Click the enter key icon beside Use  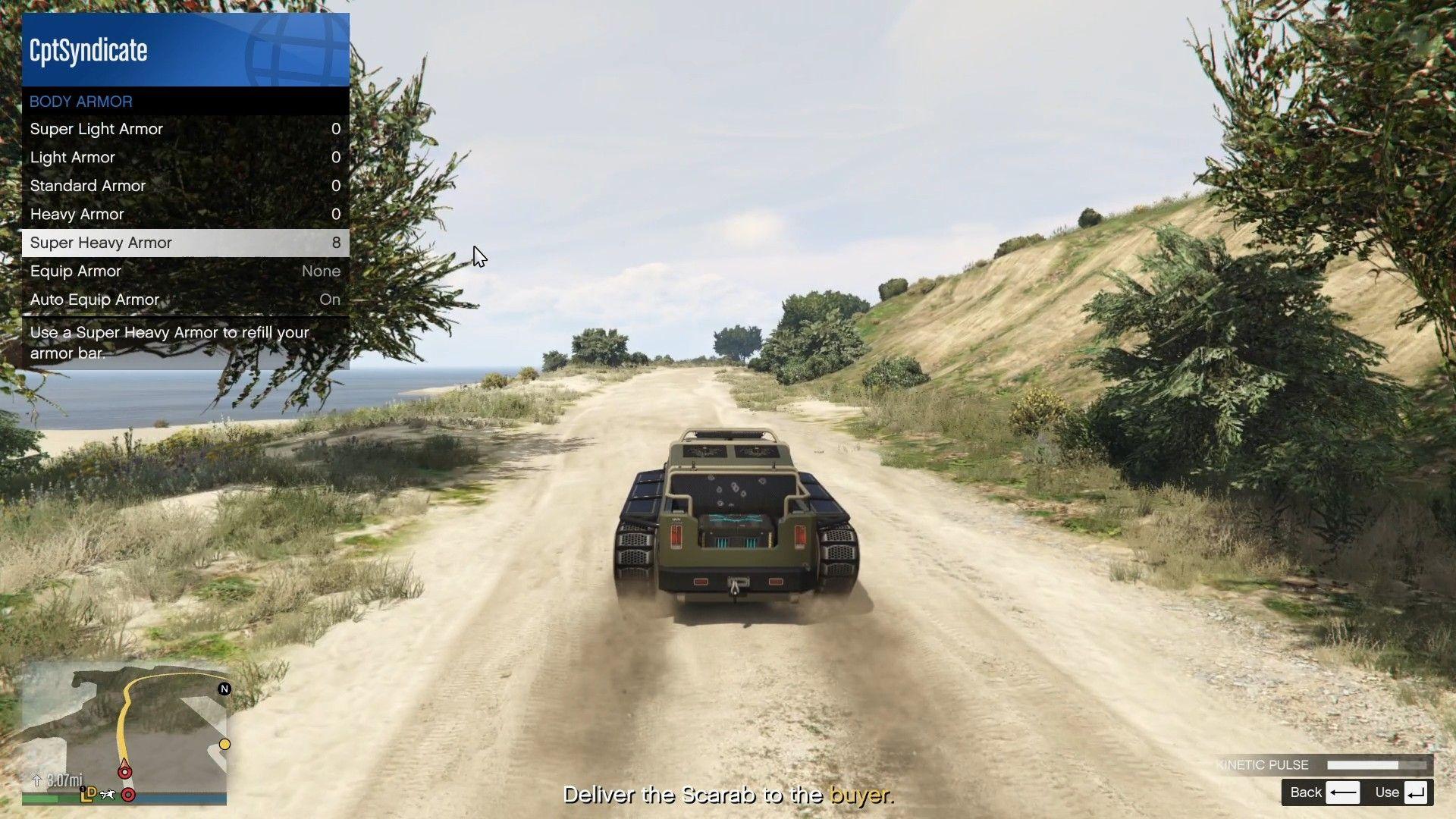[1417, 792]
